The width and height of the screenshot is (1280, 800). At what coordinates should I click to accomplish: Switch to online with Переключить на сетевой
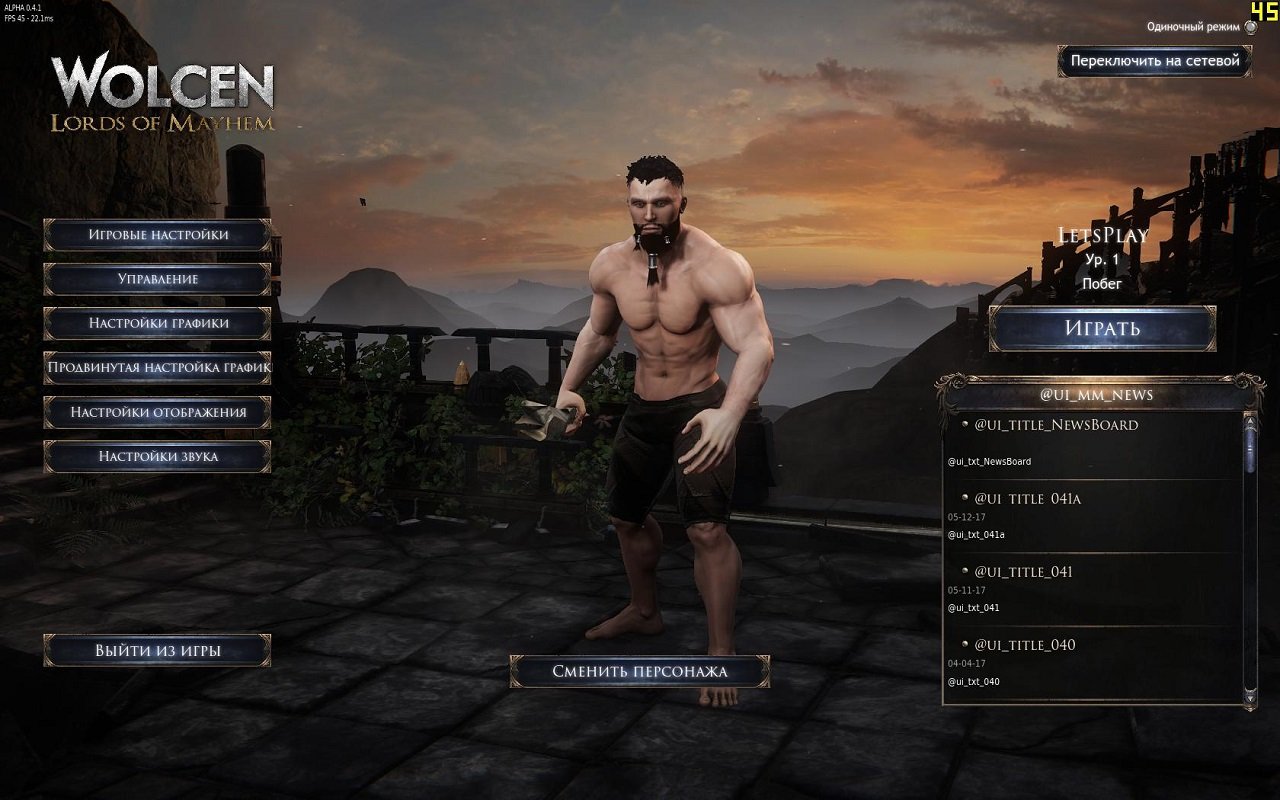point(1155,62)
